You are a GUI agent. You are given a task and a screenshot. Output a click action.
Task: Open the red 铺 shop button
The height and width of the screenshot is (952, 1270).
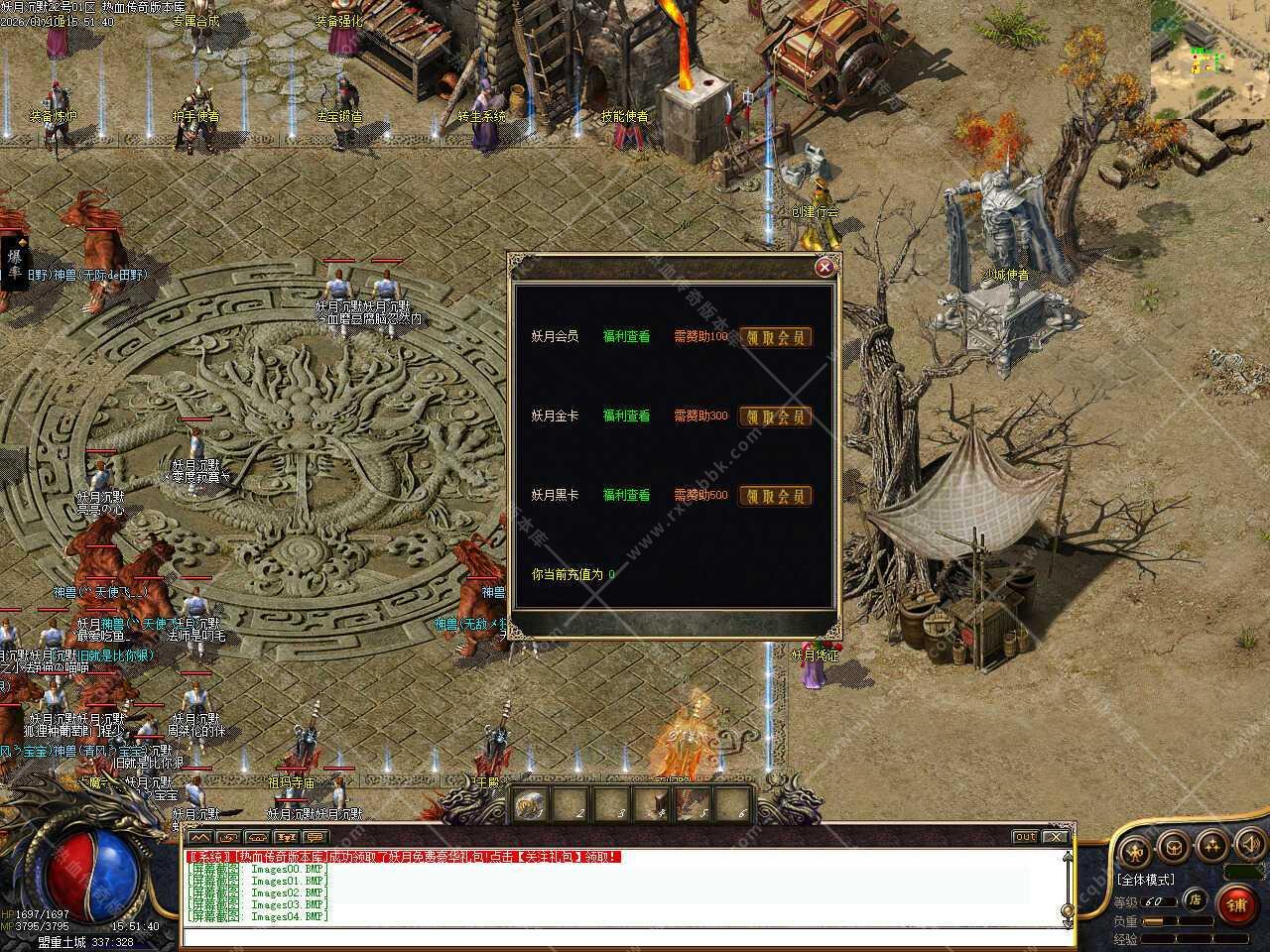click(x=1235, y=904)
